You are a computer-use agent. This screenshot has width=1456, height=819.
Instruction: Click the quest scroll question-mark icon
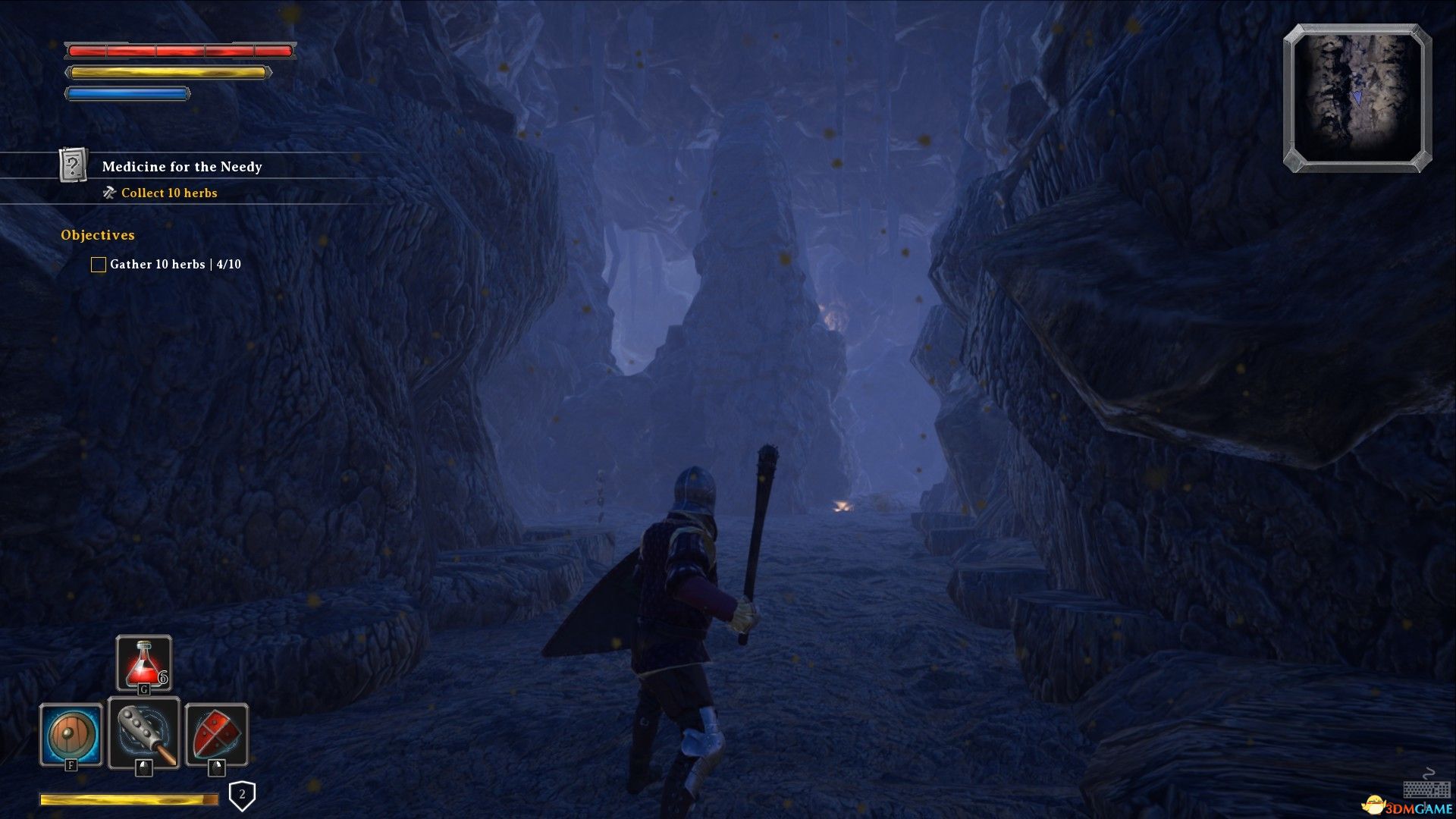click(x=74, y=165)
